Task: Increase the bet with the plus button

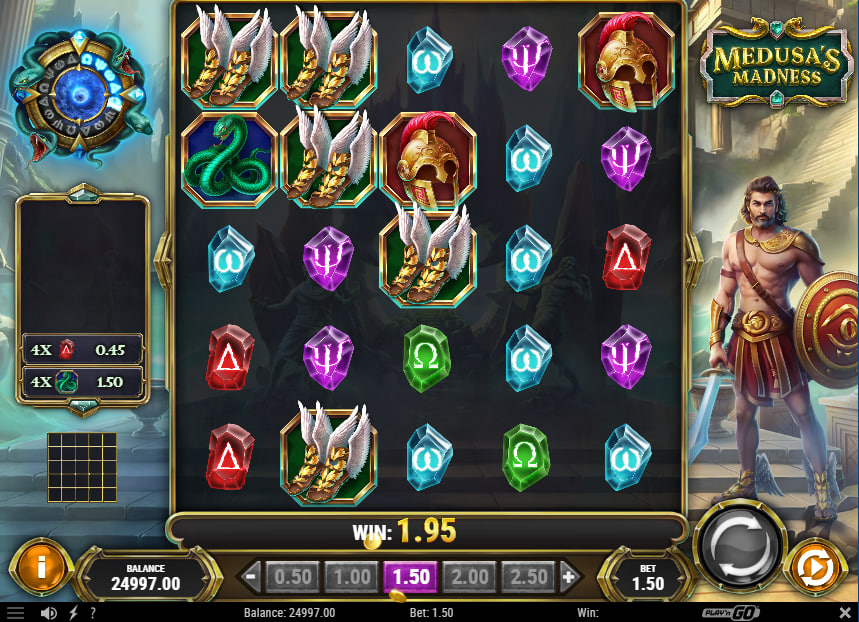Action: click(570, 576)
